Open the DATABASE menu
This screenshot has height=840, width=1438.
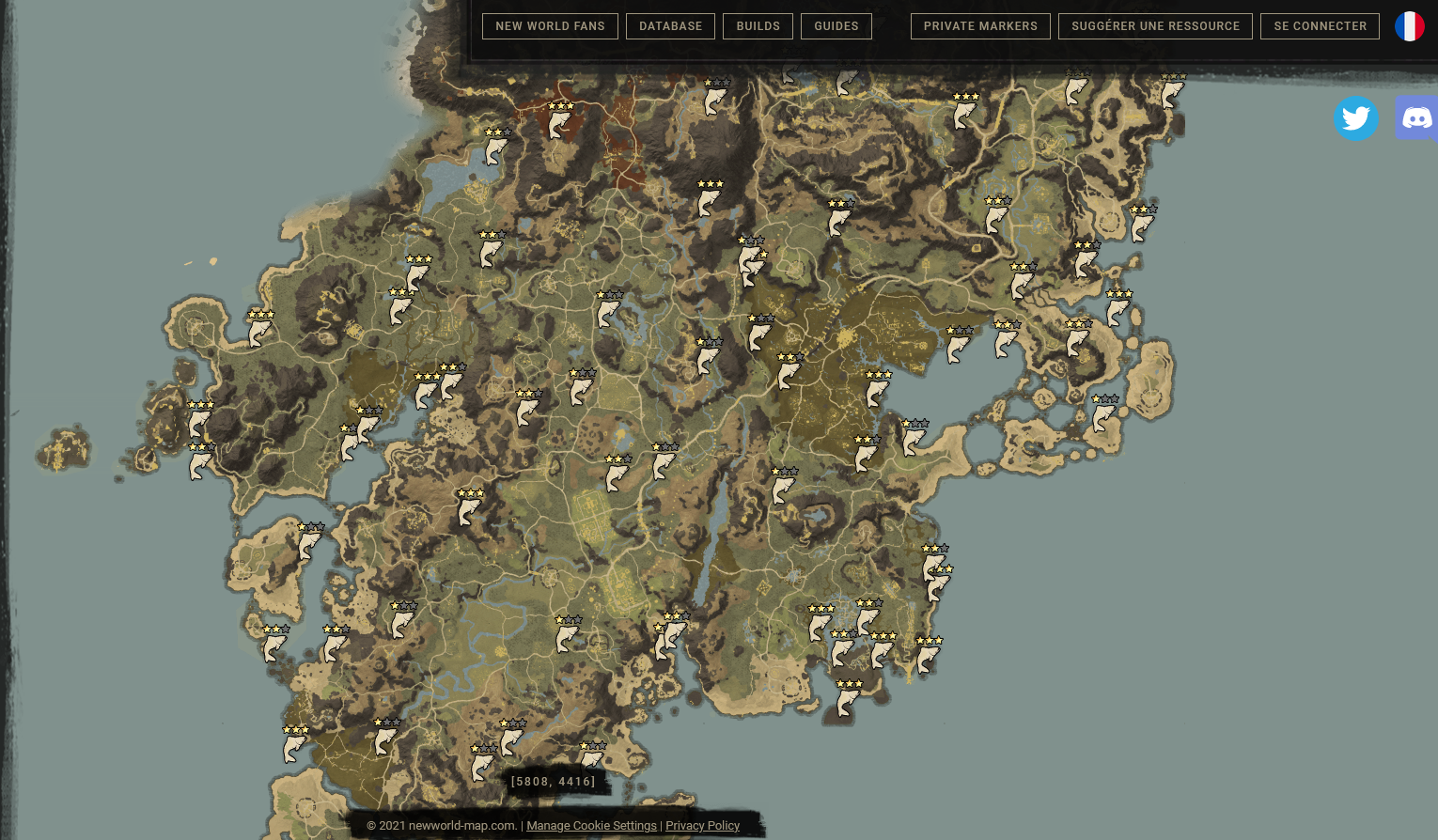pyautogui.click(x=670, y=26)
